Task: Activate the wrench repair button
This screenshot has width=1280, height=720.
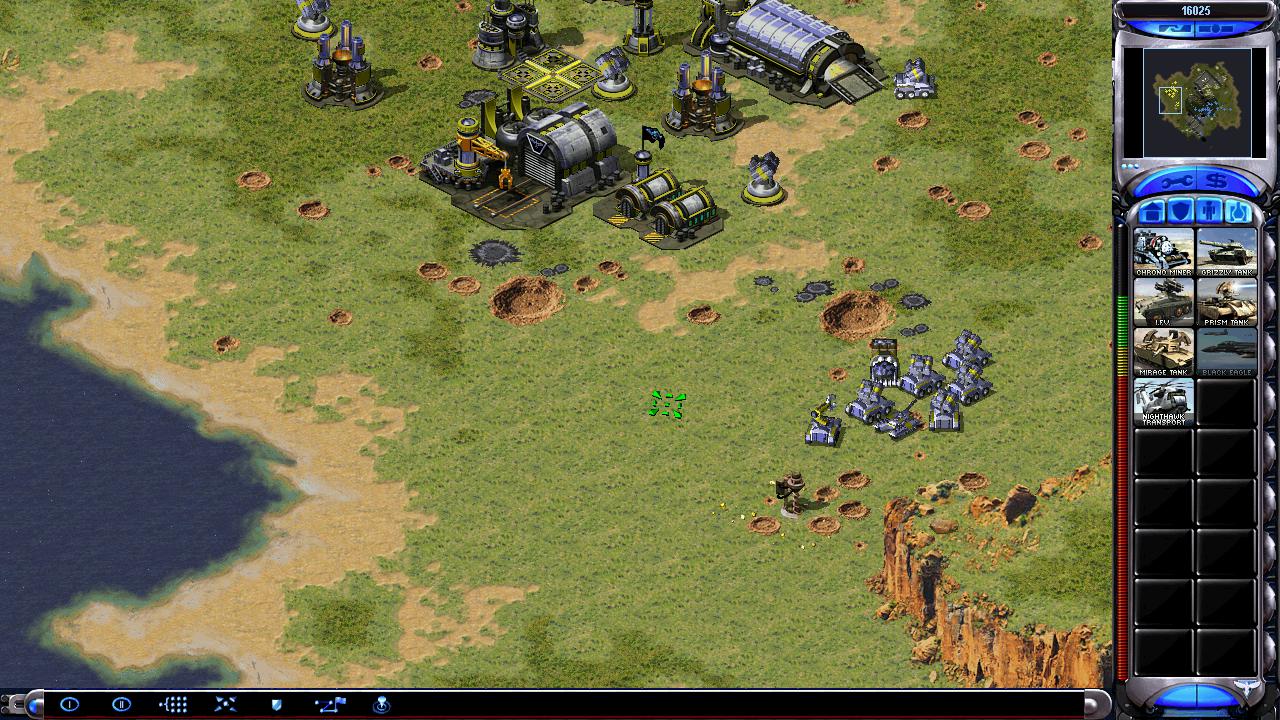Action: [x=1176, y=182]
